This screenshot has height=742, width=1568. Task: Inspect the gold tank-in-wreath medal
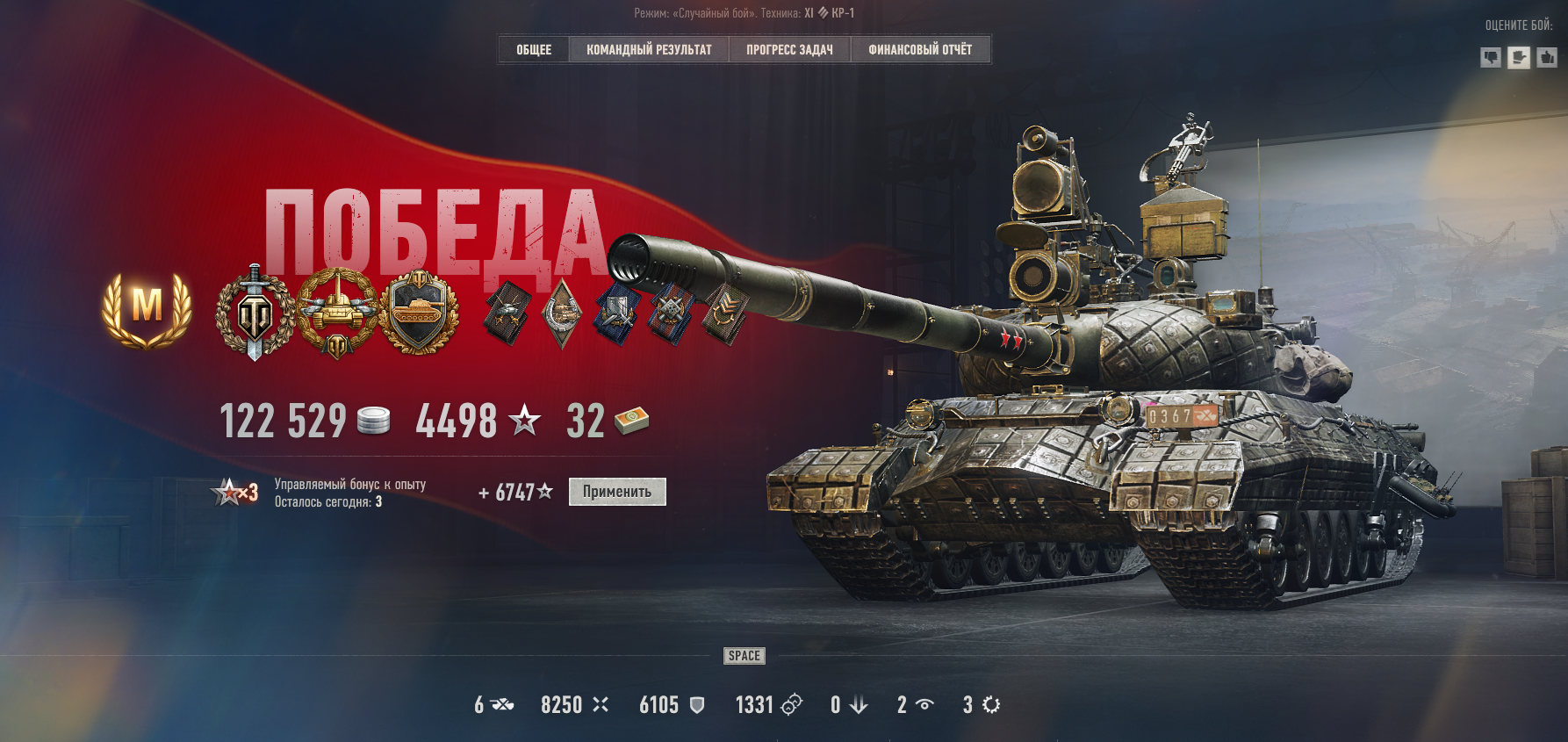coord(337,313)
